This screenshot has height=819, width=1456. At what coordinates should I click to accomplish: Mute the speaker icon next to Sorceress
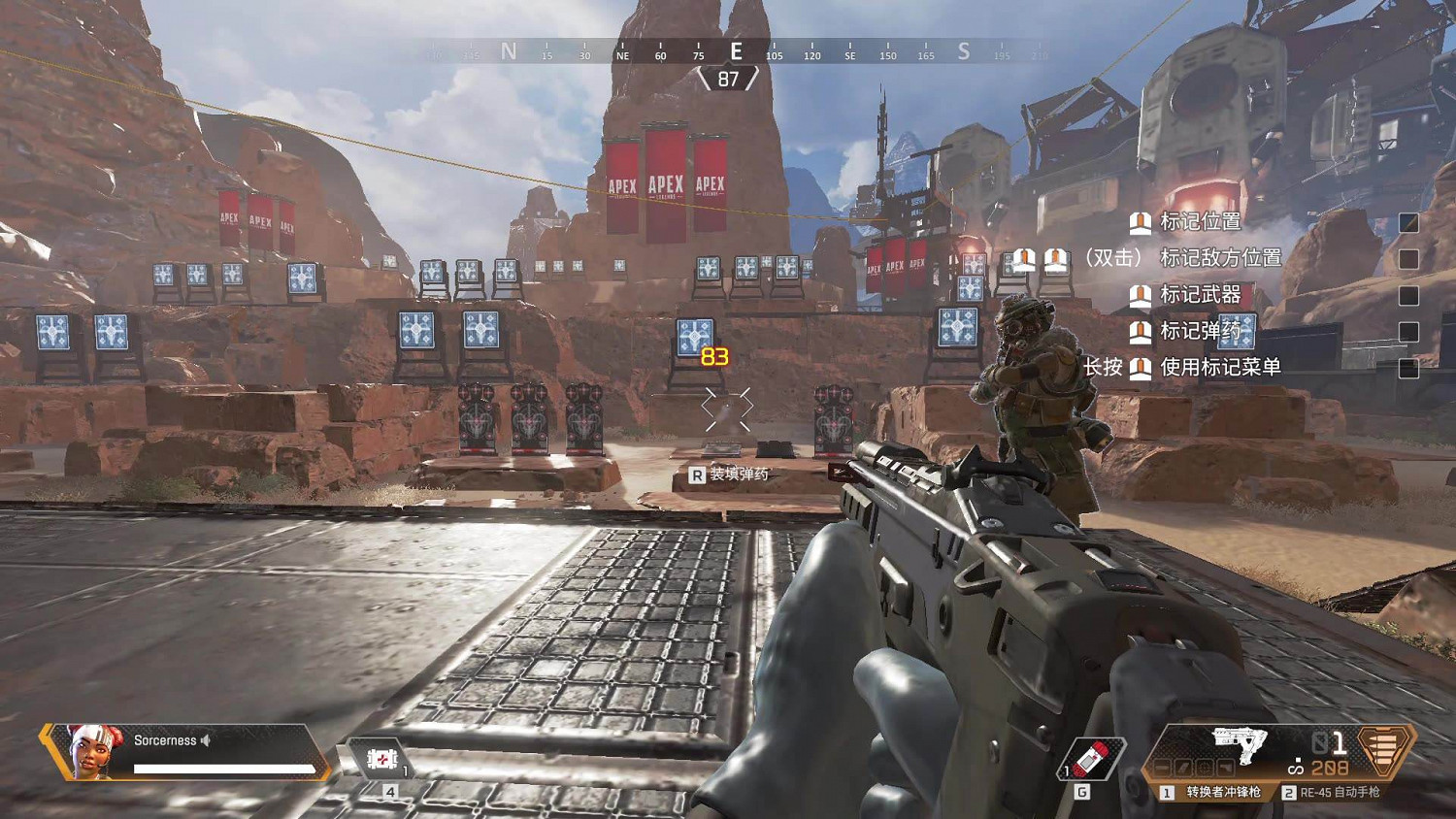click(207, 739)
